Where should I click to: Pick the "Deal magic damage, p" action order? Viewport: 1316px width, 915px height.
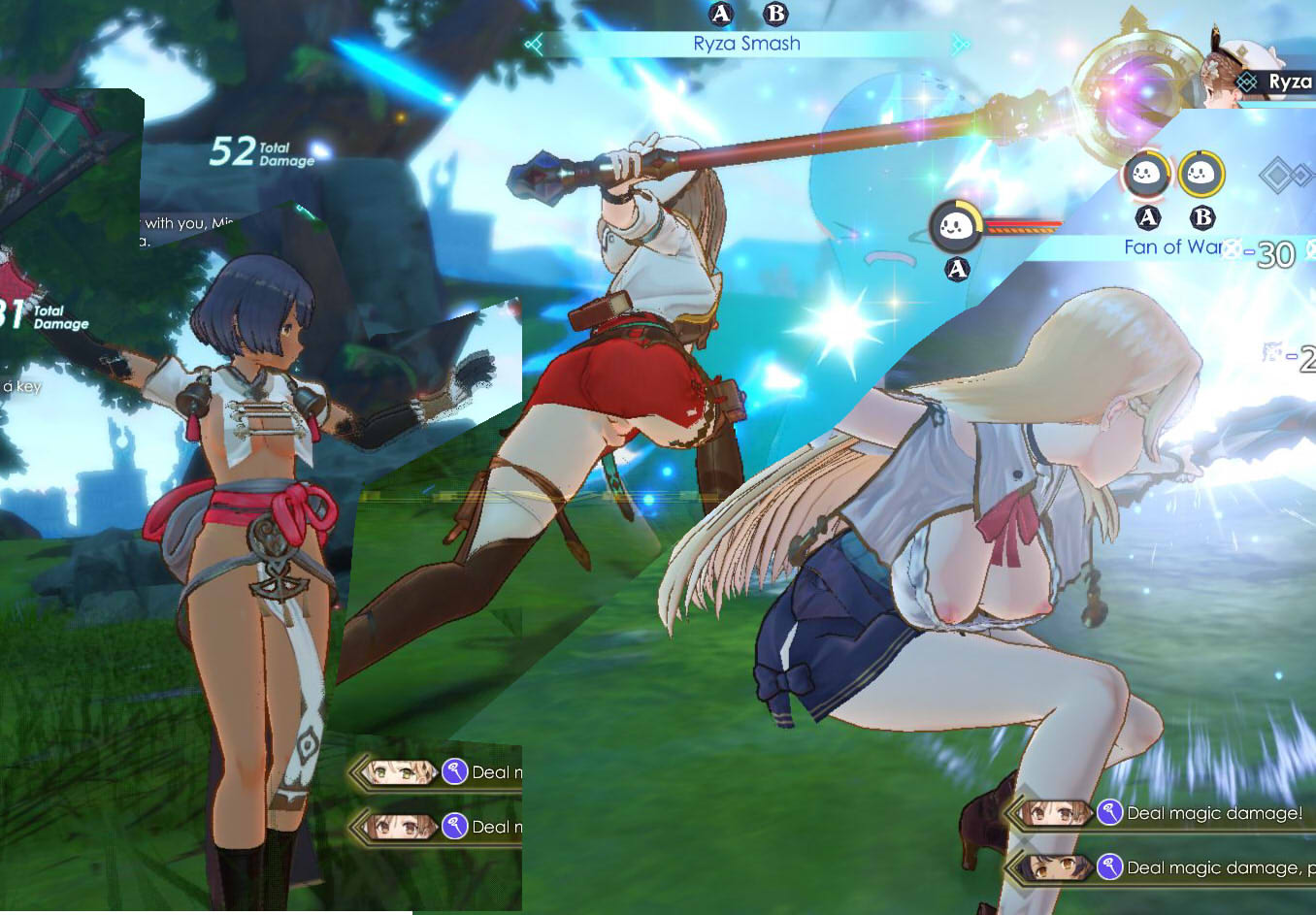point(1213,867)
